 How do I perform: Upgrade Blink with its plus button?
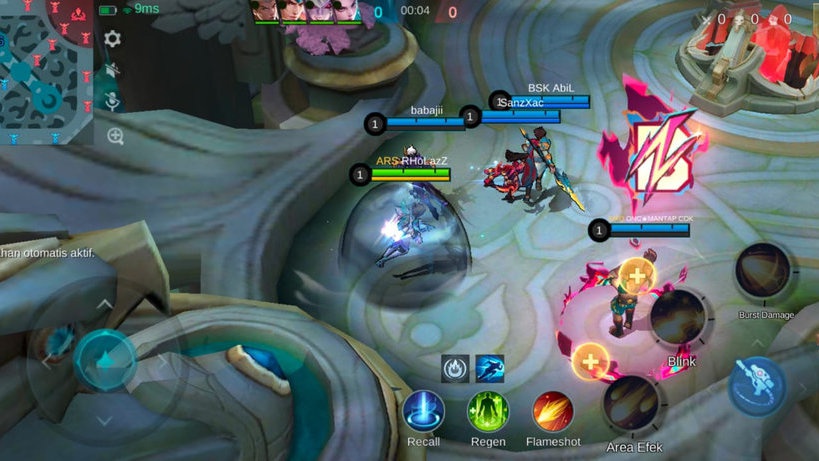(x=636, y=275)
